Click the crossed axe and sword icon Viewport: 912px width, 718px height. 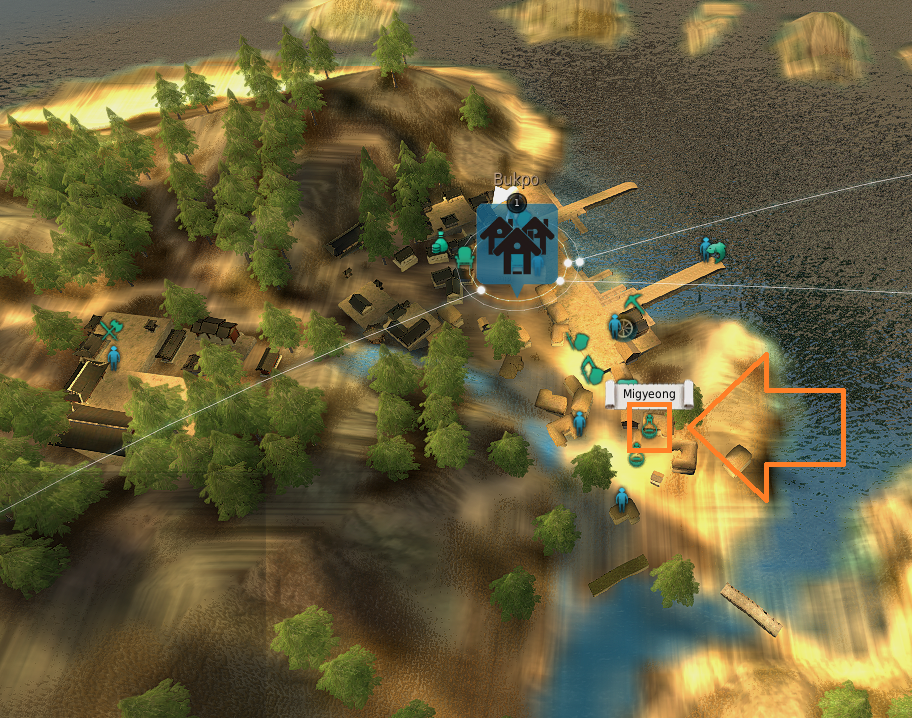point(111,326)
